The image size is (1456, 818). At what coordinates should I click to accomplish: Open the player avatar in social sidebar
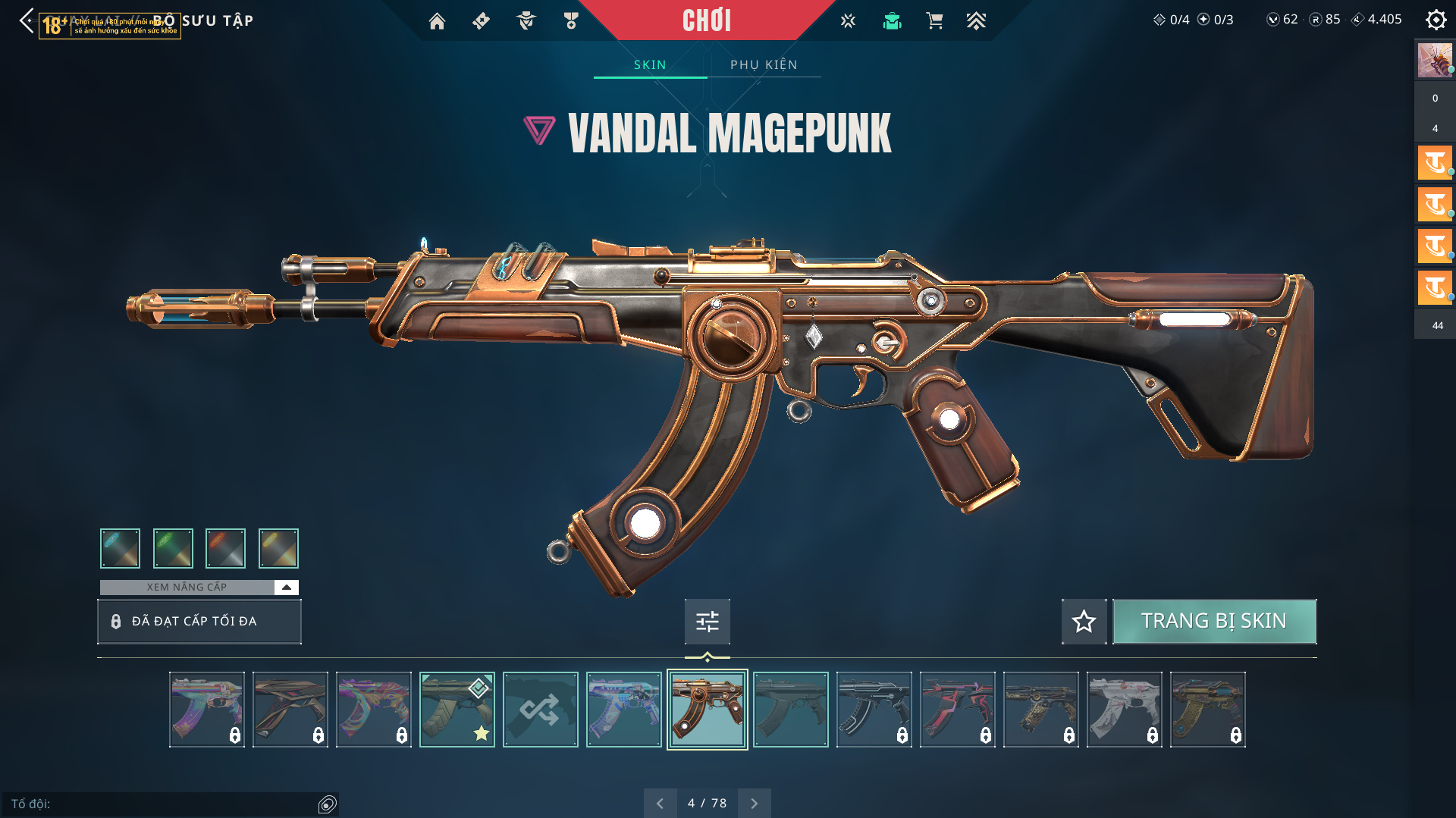(1434, 60)
